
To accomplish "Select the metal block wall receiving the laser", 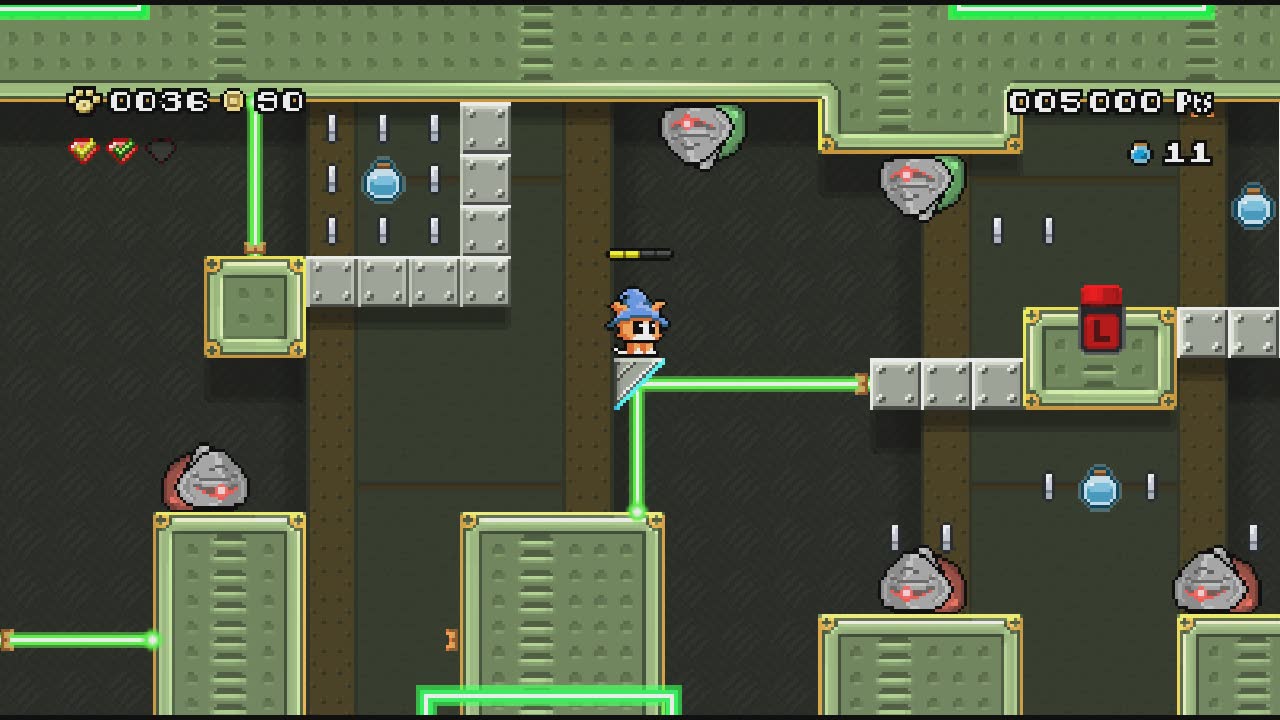I will [x=893, y=382].
